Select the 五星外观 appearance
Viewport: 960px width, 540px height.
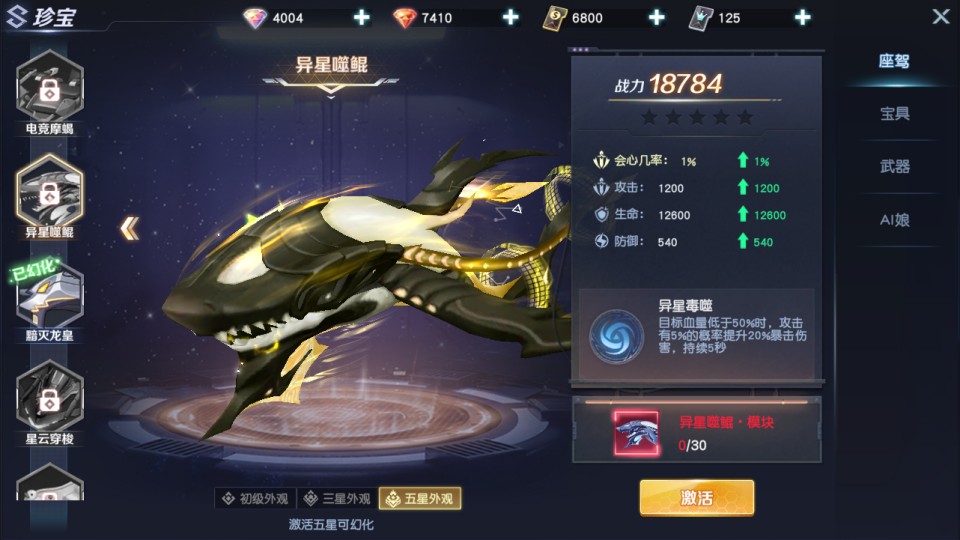420,498
